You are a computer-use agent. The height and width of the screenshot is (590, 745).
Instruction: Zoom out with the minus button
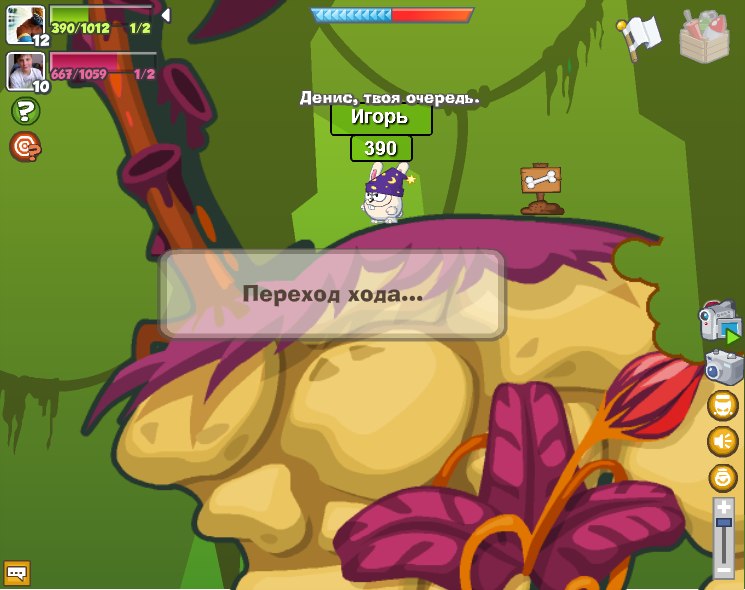point(723,570)
